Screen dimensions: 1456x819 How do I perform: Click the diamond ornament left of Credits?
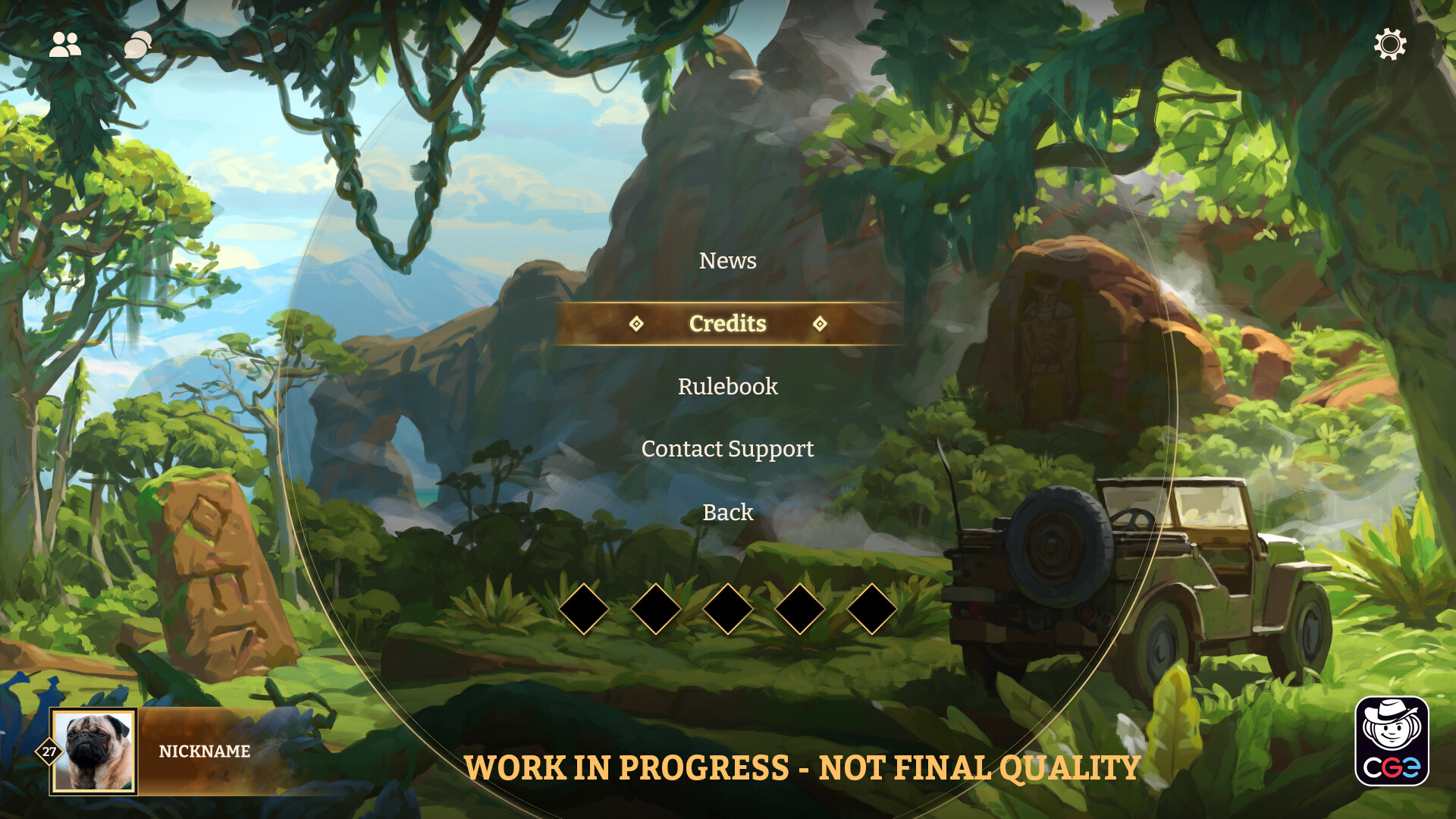[637, 324]
